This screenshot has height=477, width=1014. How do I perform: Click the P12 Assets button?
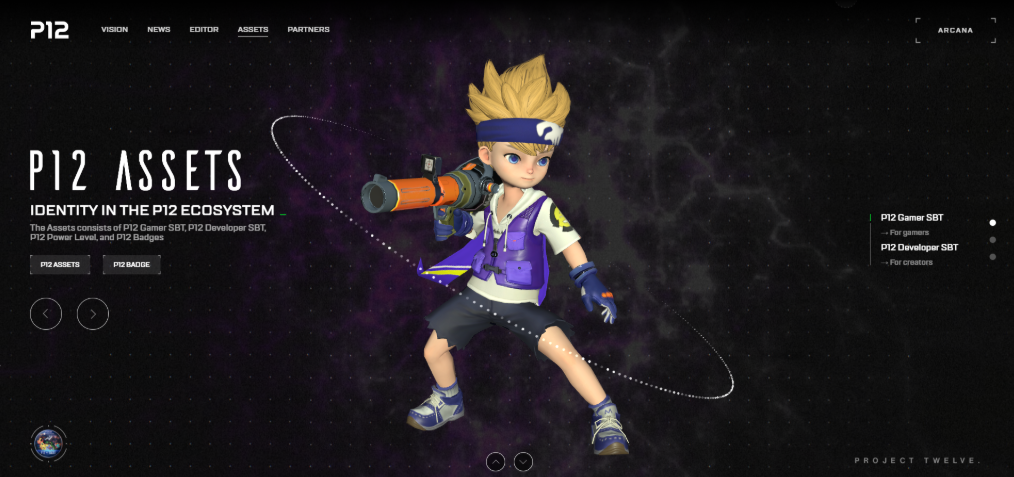(x=60, y=265)
